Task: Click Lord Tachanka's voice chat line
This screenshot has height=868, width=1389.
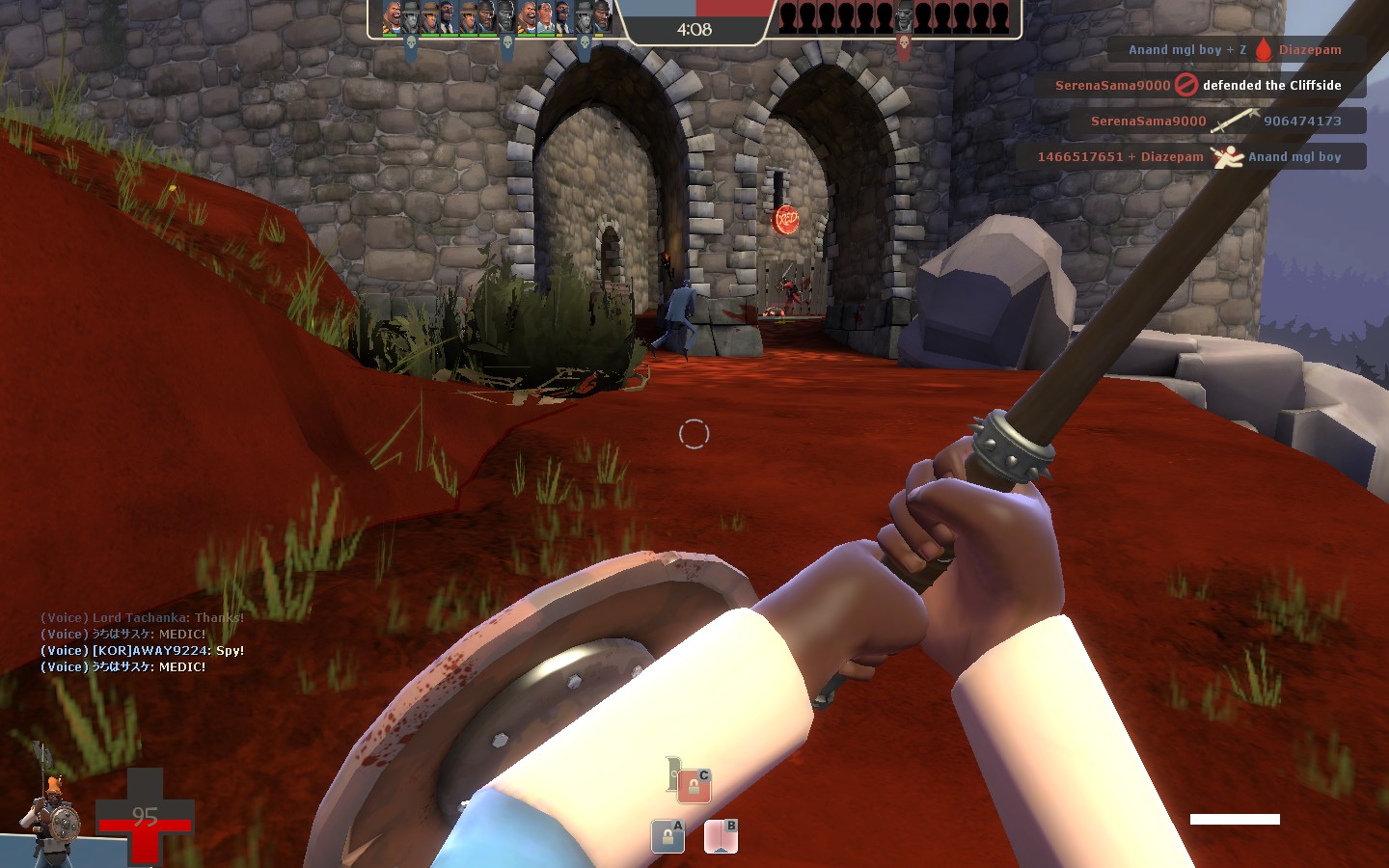Action: 140,617
